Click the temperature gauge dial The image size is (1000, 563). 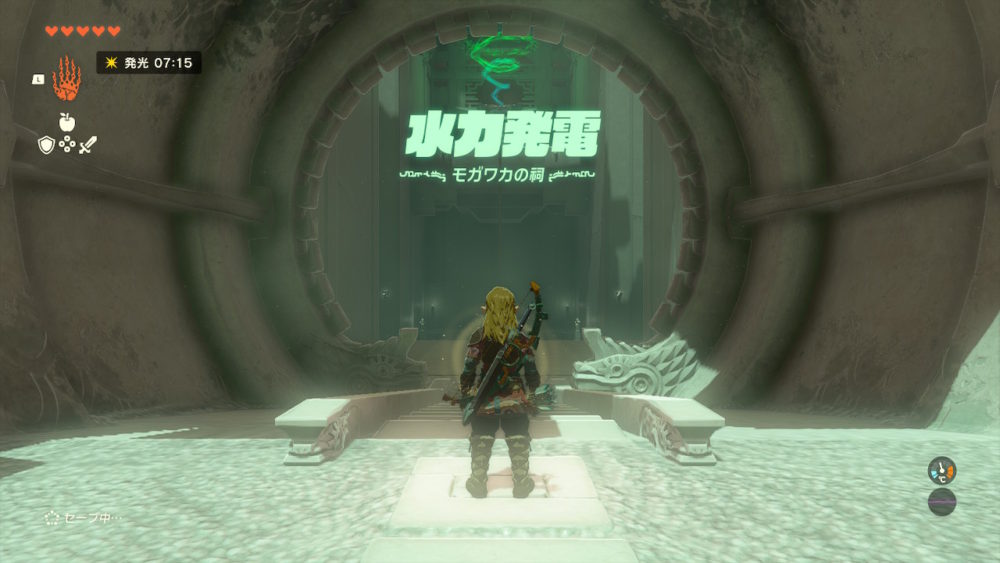941,470
